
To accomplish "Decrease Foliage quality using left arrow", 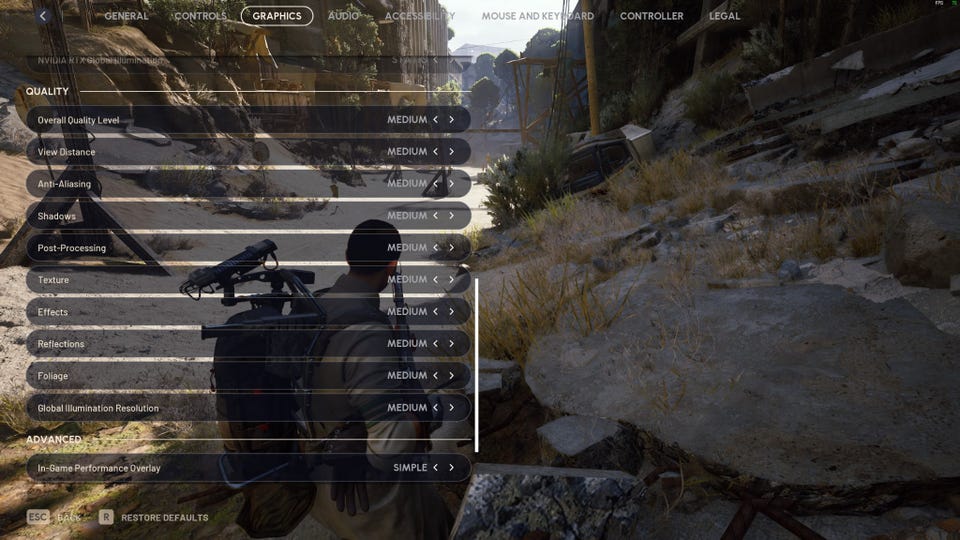I will (x=436, y=376).
